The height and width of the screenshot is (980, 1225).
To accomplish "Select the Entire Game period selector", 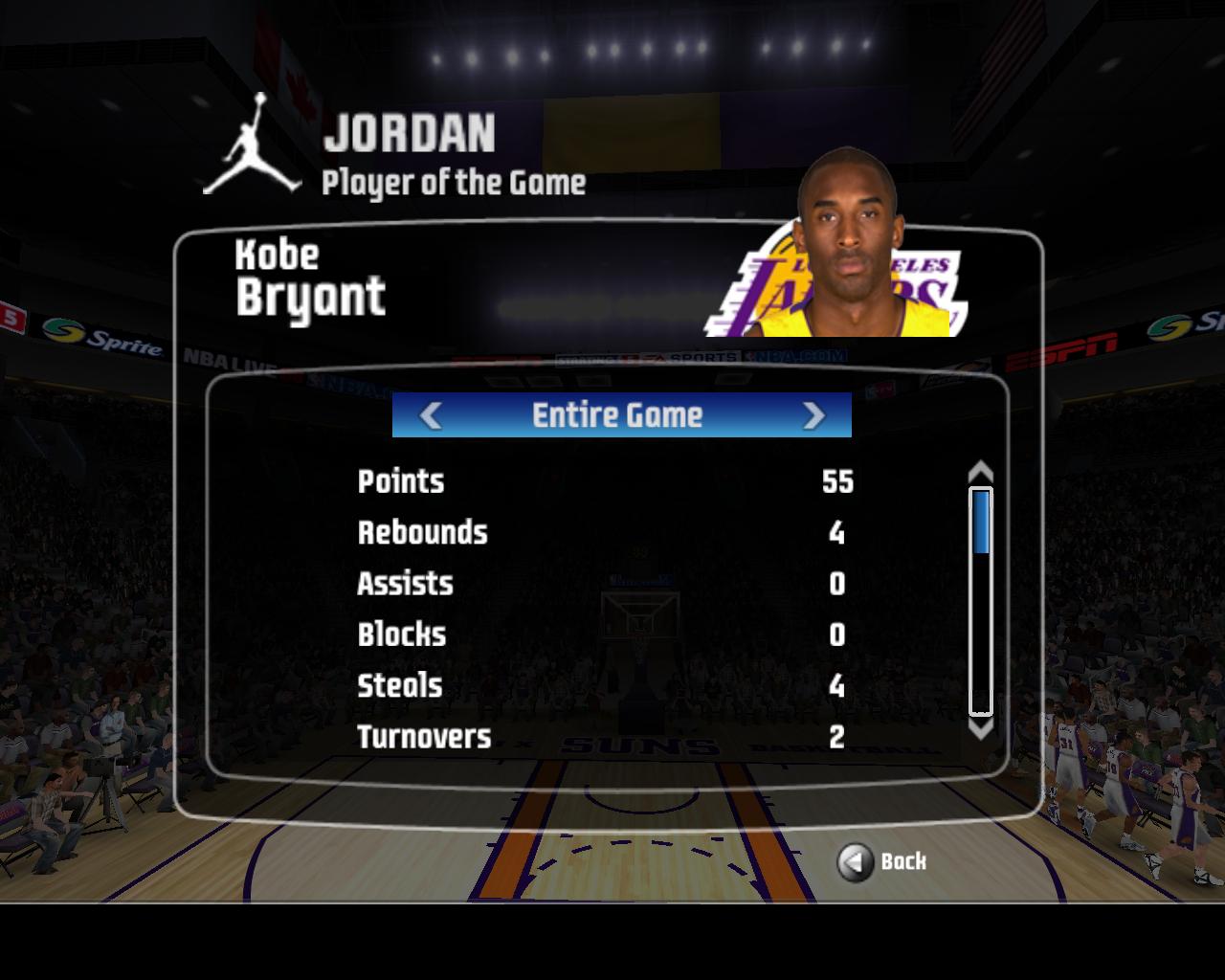I will click(x=617, y=415).
